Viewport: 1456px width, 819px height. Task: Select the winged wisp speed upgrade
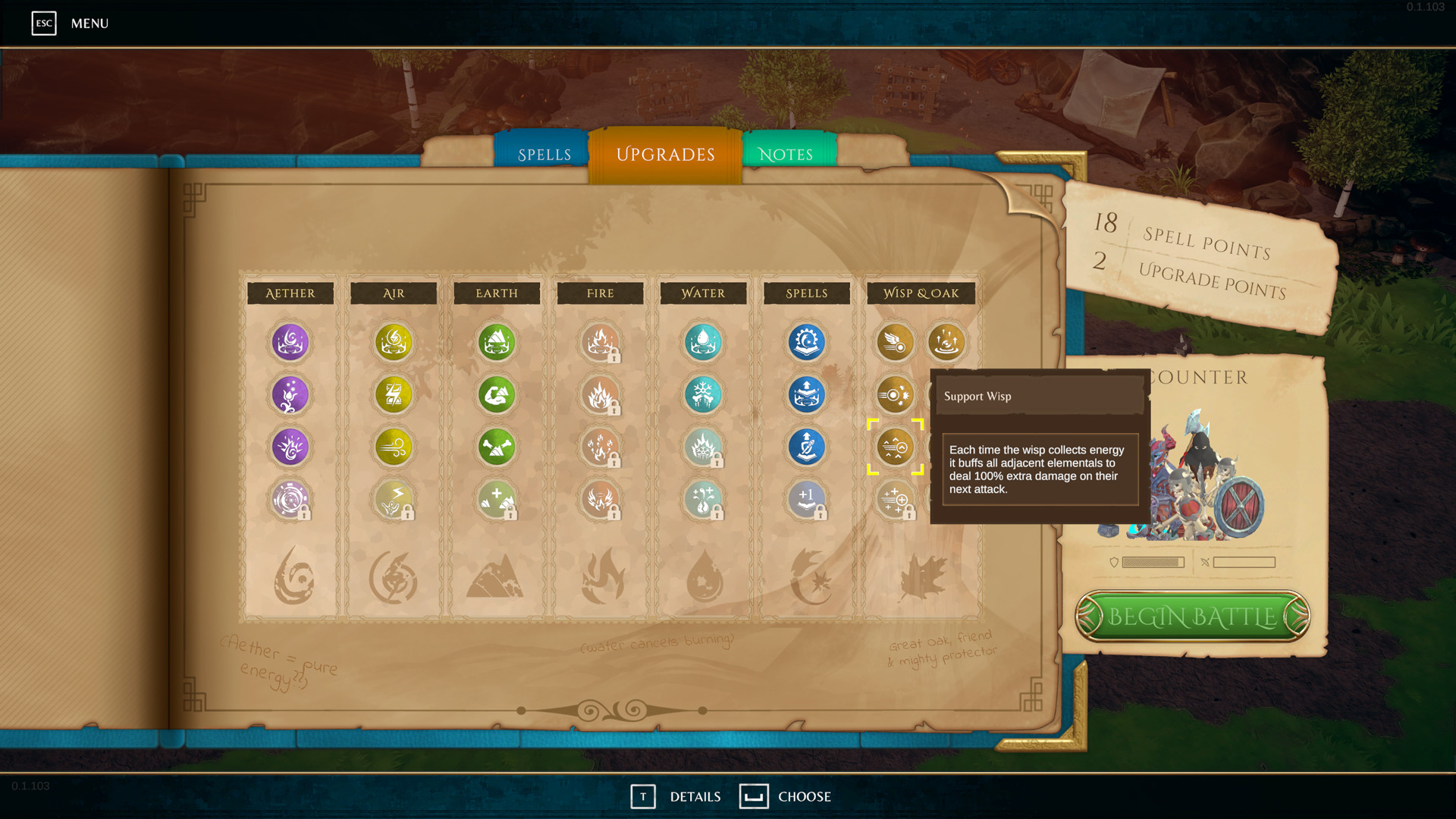pyautogui.click(x=896, y=343)
